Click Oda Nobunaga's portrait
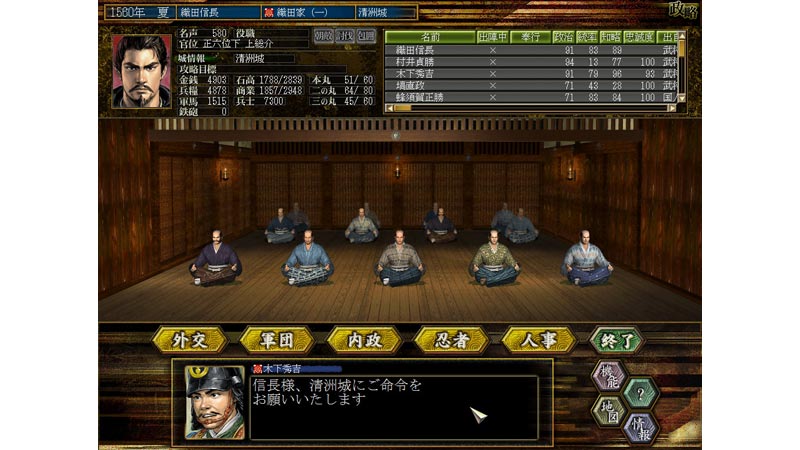 (141, 72)
